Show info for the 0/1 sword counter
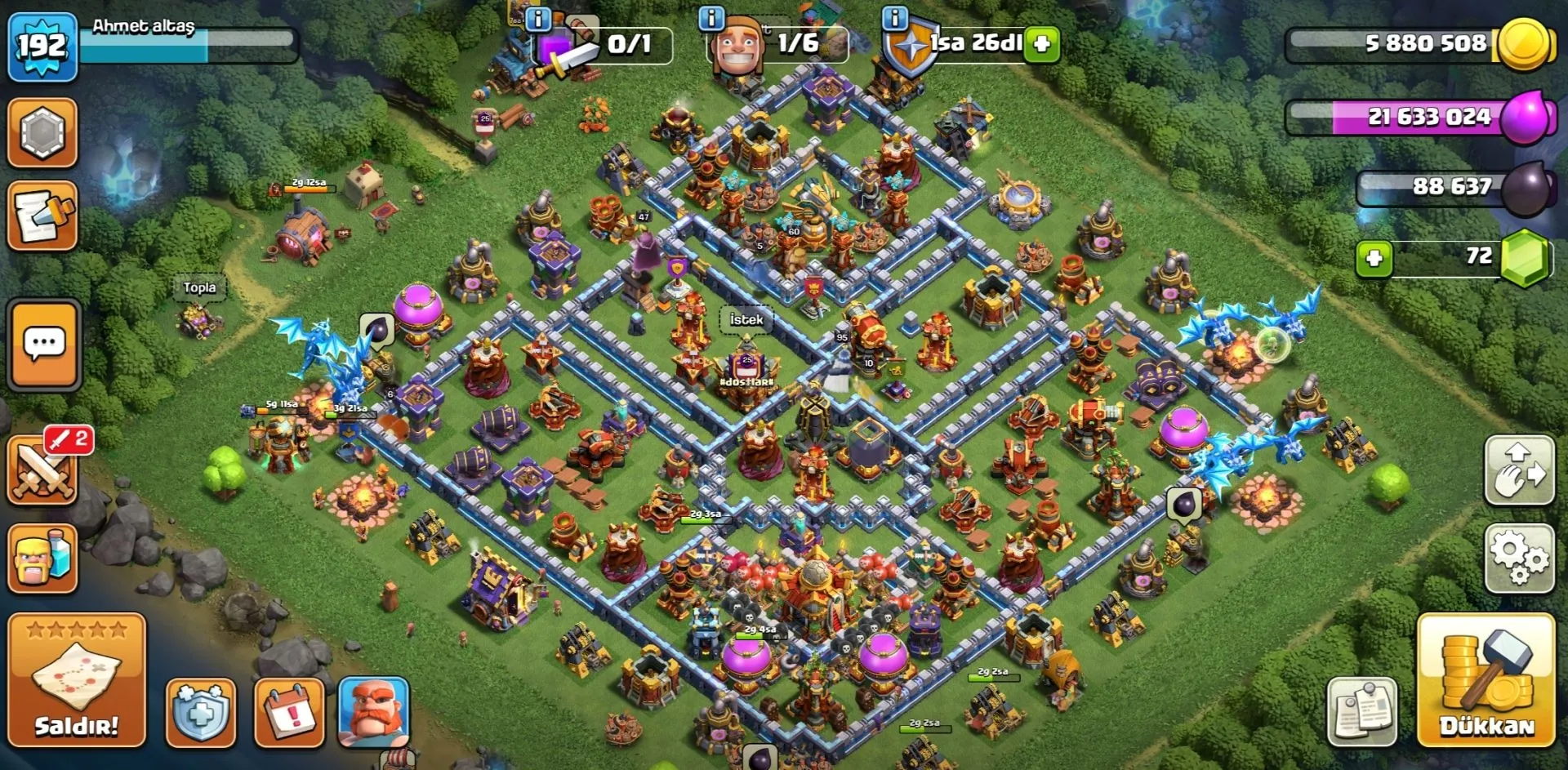The height and width of the screenshot is (770, 1568). 538,18
